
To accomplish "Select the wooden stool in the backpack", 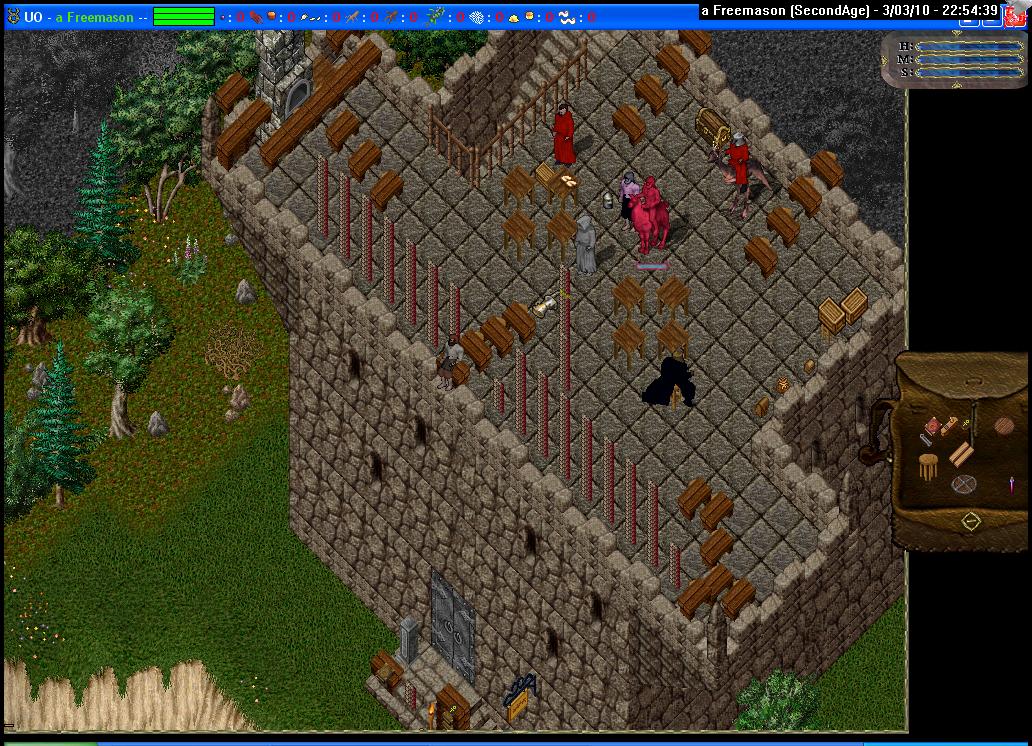I will point(929,466).
